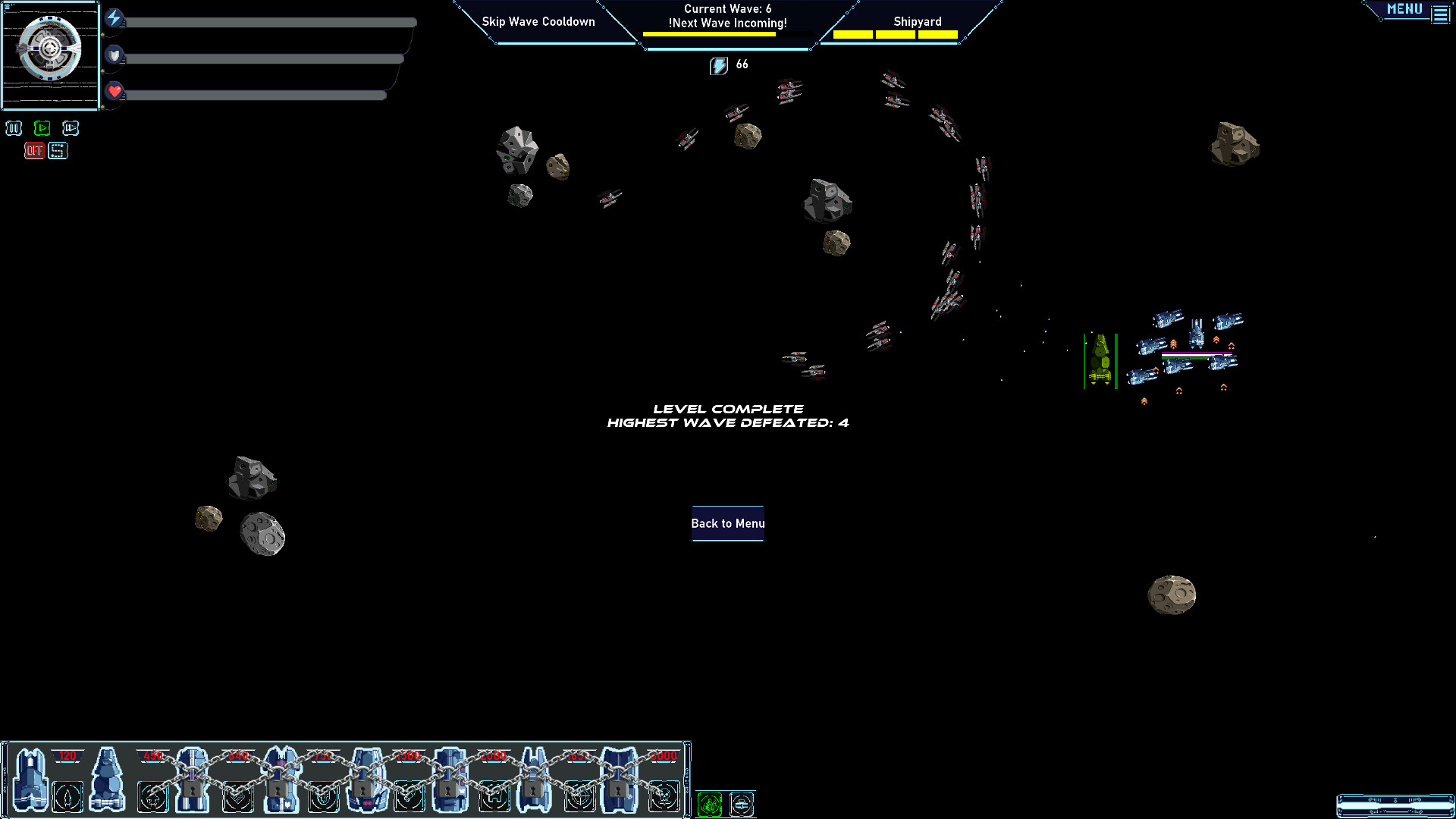This screenshot has width=1456, height=819.
Task: Click the lightning energy icon
Action: (x=114, y=20)
